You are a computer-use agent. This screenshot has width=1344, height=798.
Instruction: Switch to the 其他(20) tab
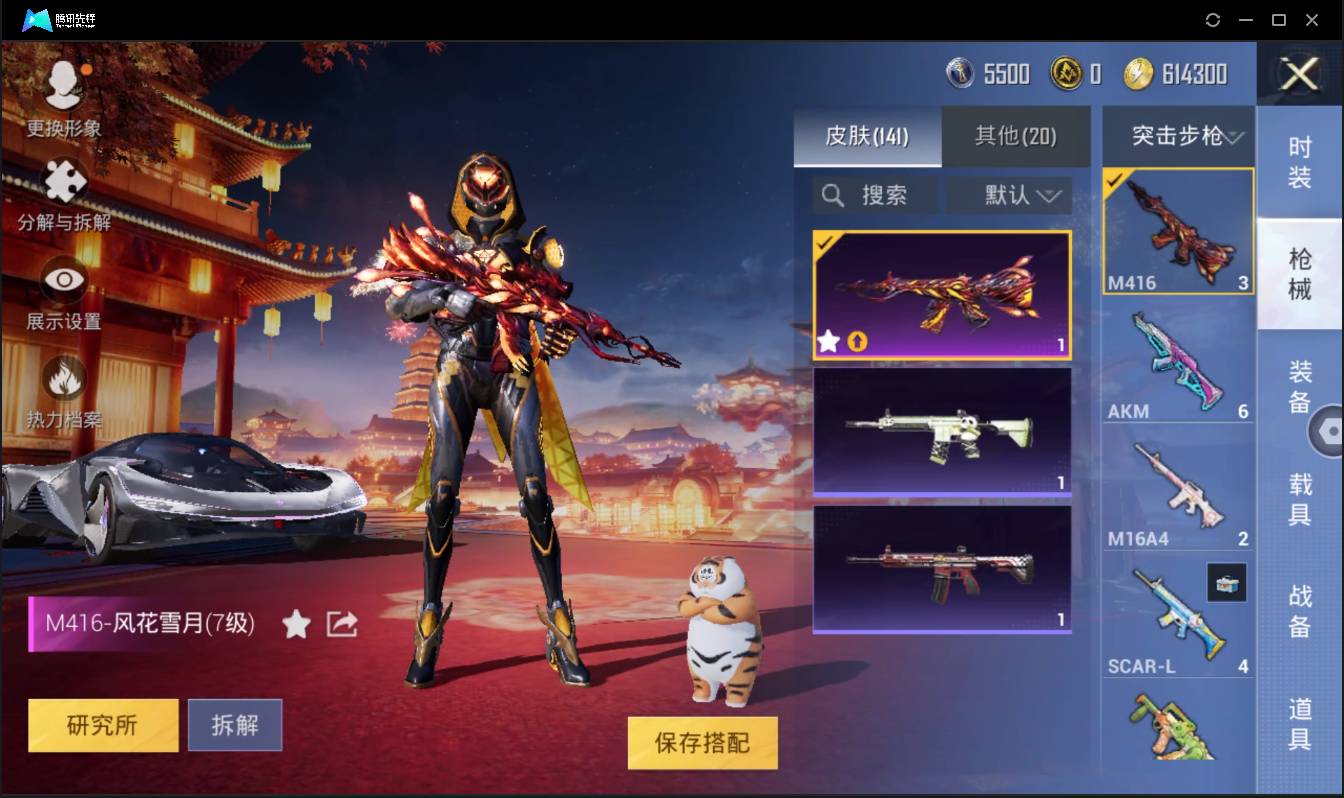pos(1015,137)
